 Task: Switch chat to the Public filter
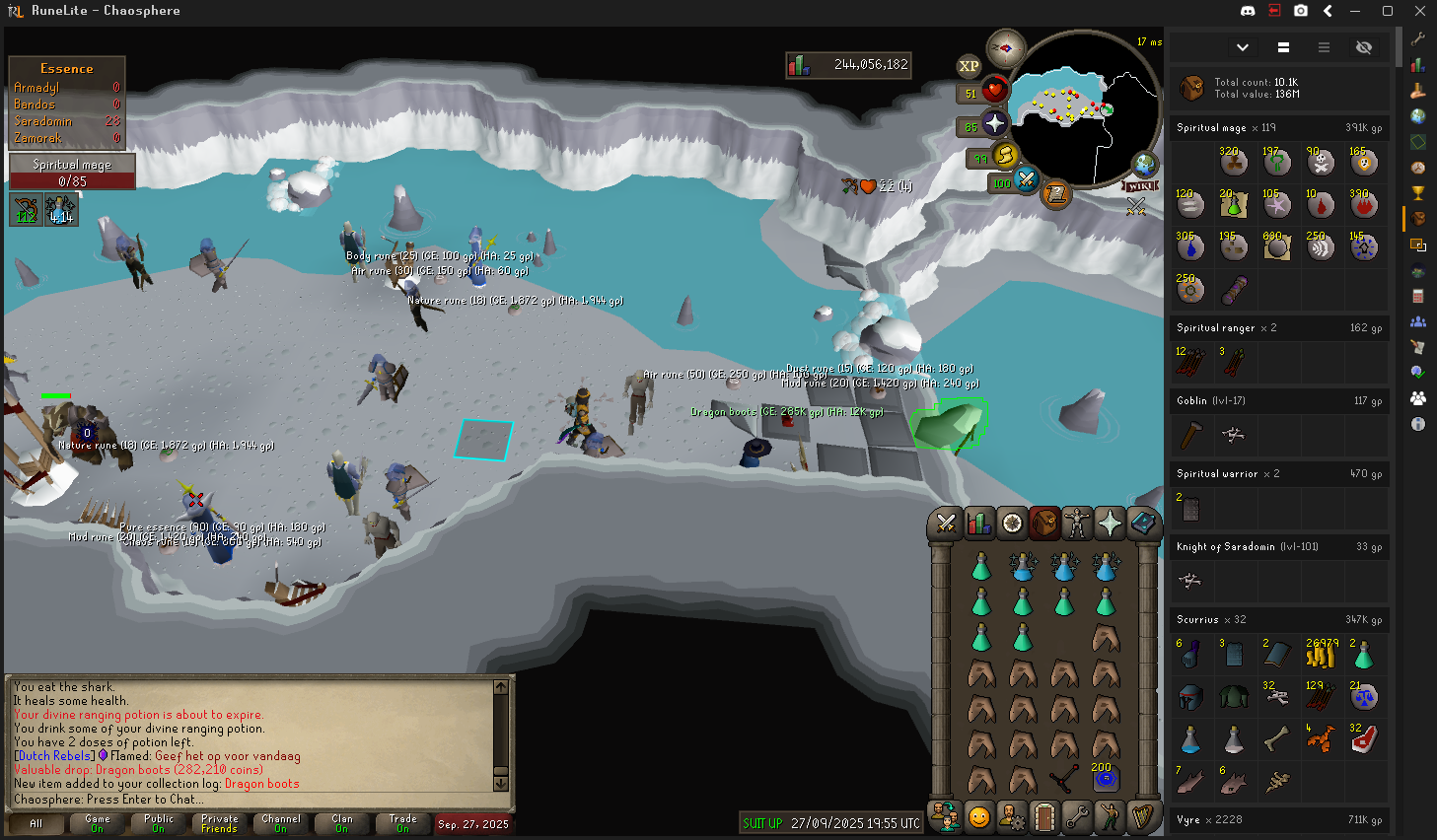158,823
